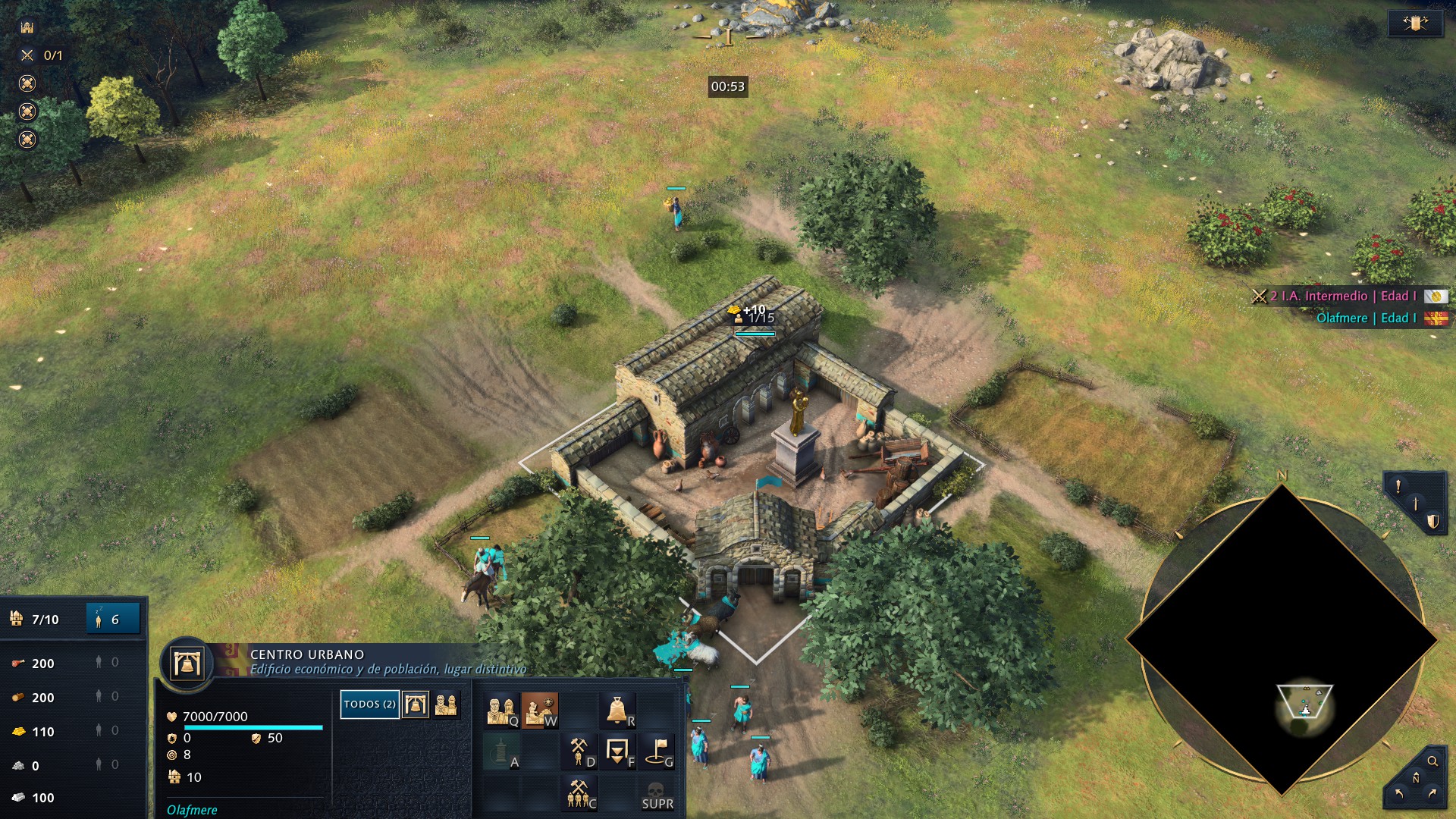Delete the building with the SUPR skull
Viewport: 1456px width, 819px height.
657,794
